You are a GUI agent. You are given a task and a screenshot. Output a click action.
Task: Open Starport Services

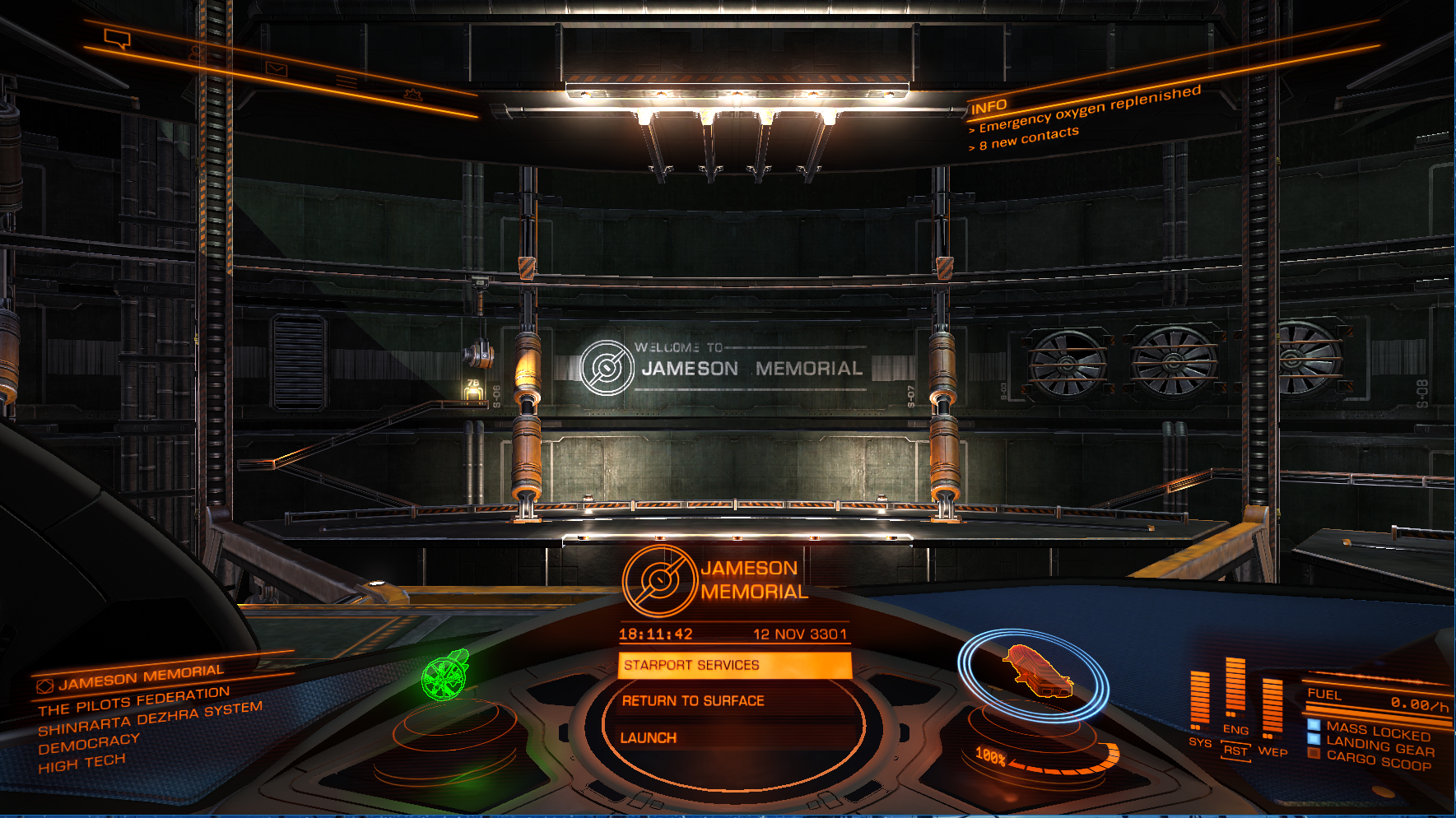[x=733, y=665]
